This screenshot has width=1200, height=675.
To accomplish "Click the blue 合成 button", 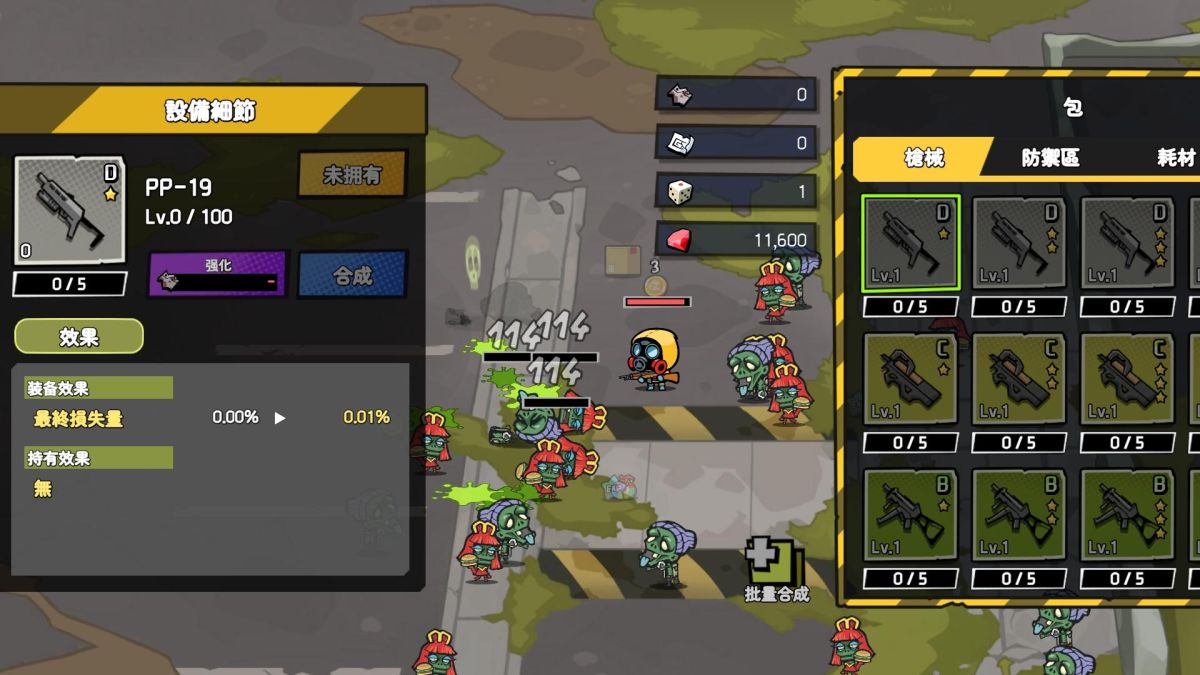I will (353, 274).
